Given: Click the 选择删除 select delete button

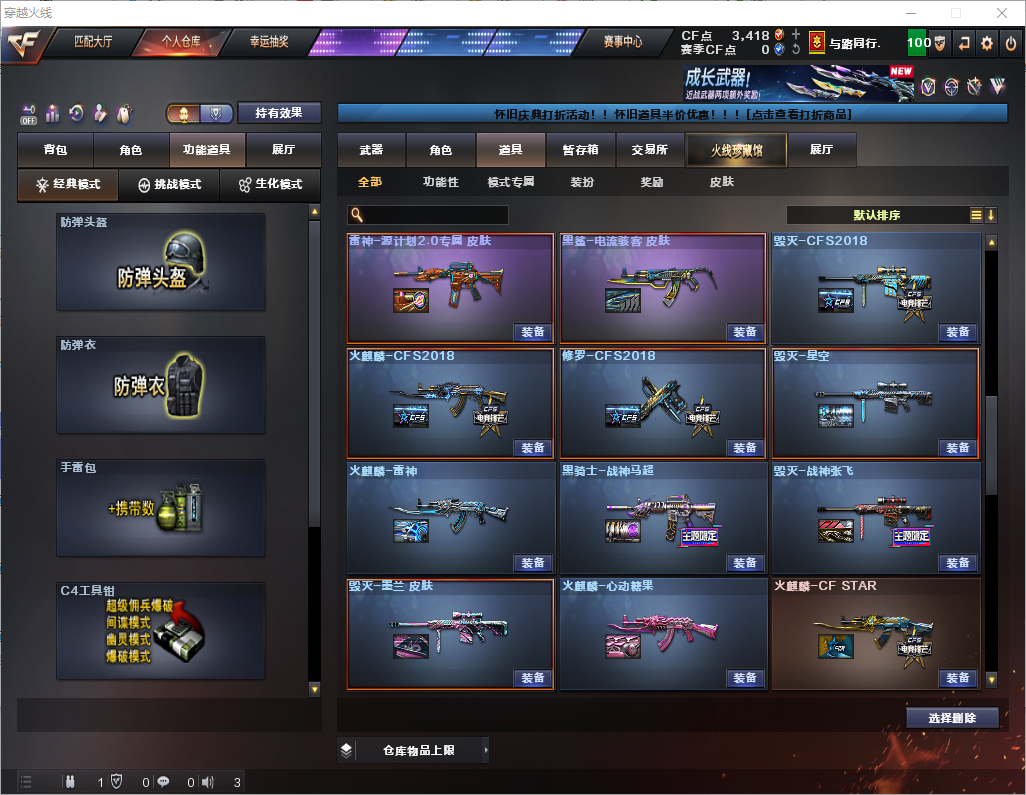Looking at the screenshot, I should (952, 718).
